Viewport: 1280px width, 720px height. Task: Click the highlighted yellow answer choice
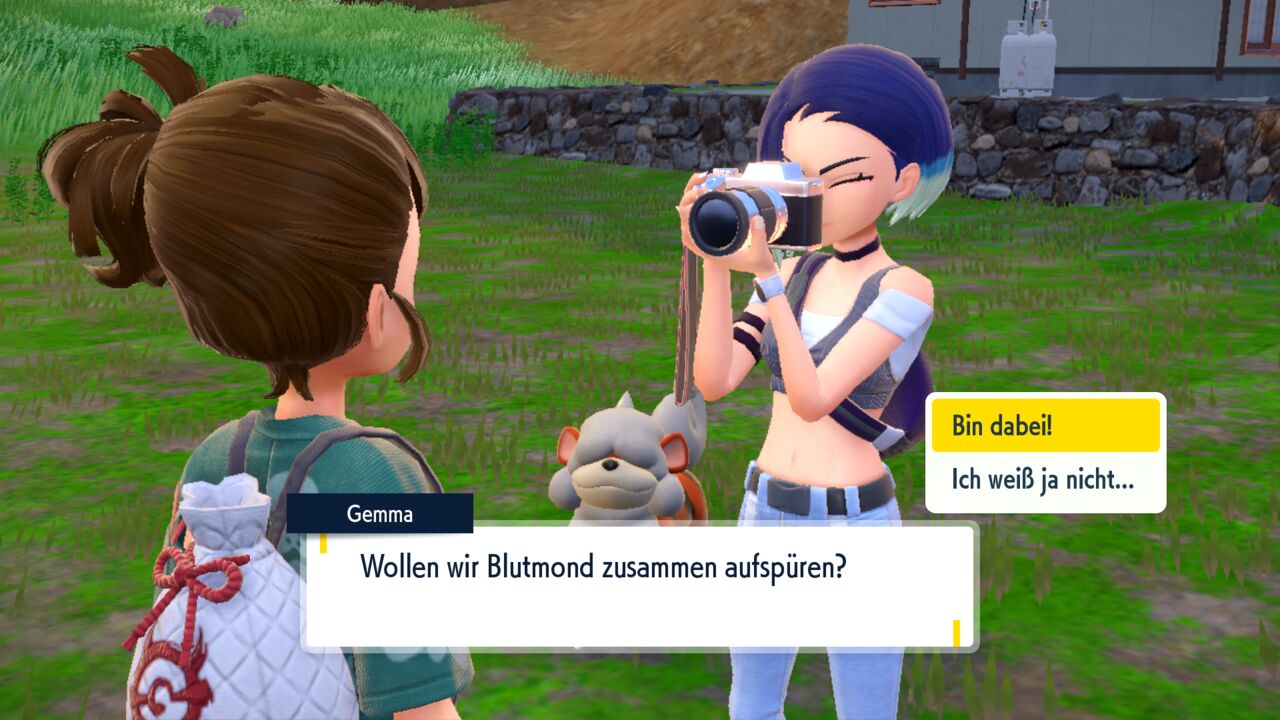tap(1046, 423)
